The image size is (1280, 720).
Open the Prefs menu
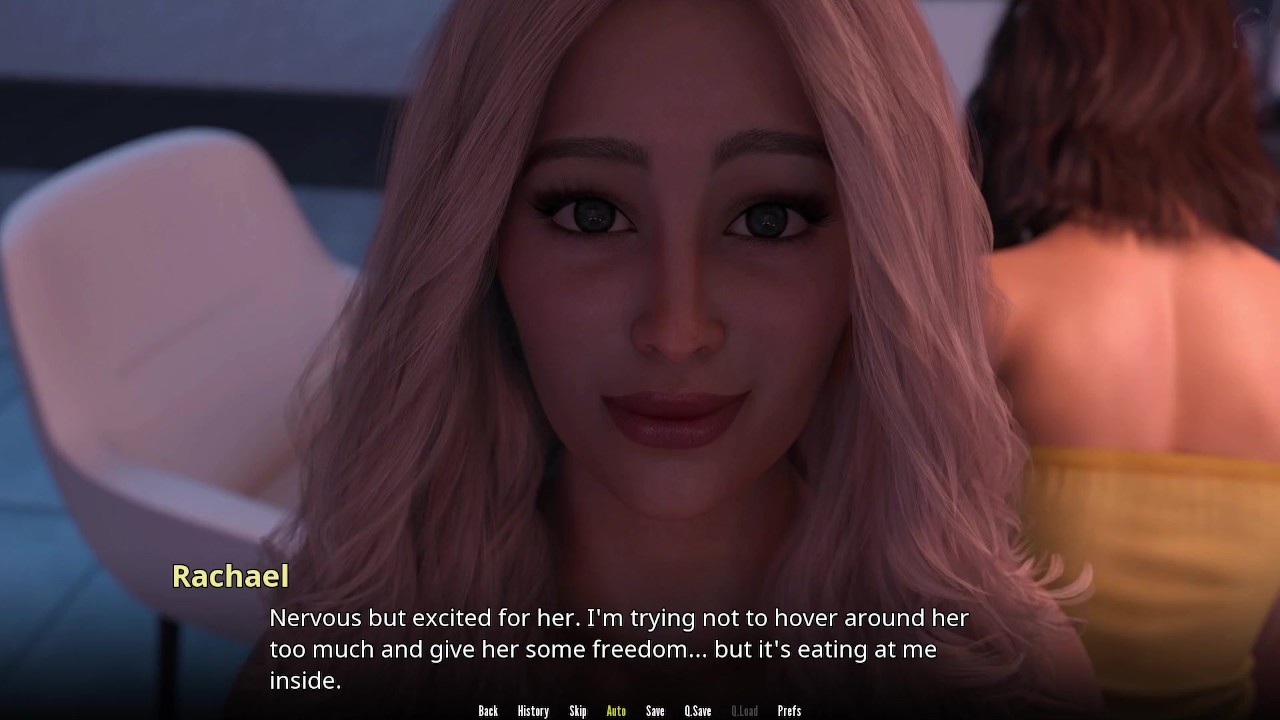tap(789, 711)
